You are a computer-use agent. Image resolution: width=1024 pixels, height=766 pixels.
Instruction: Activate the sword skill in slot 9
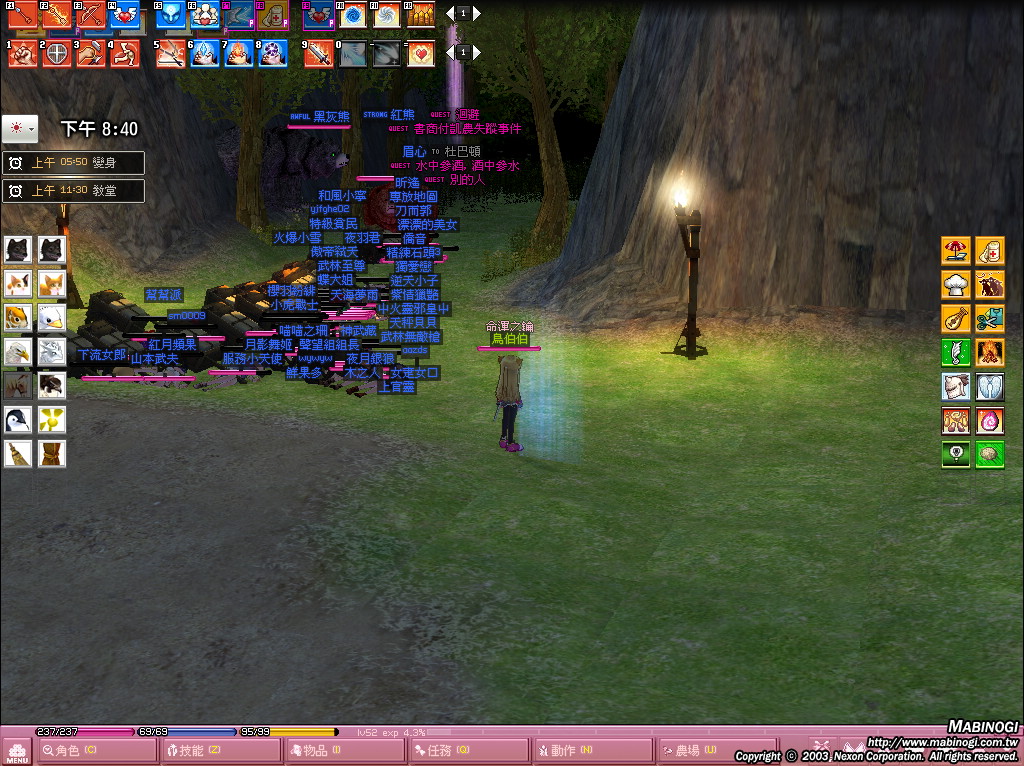click(x=318, y=54)
